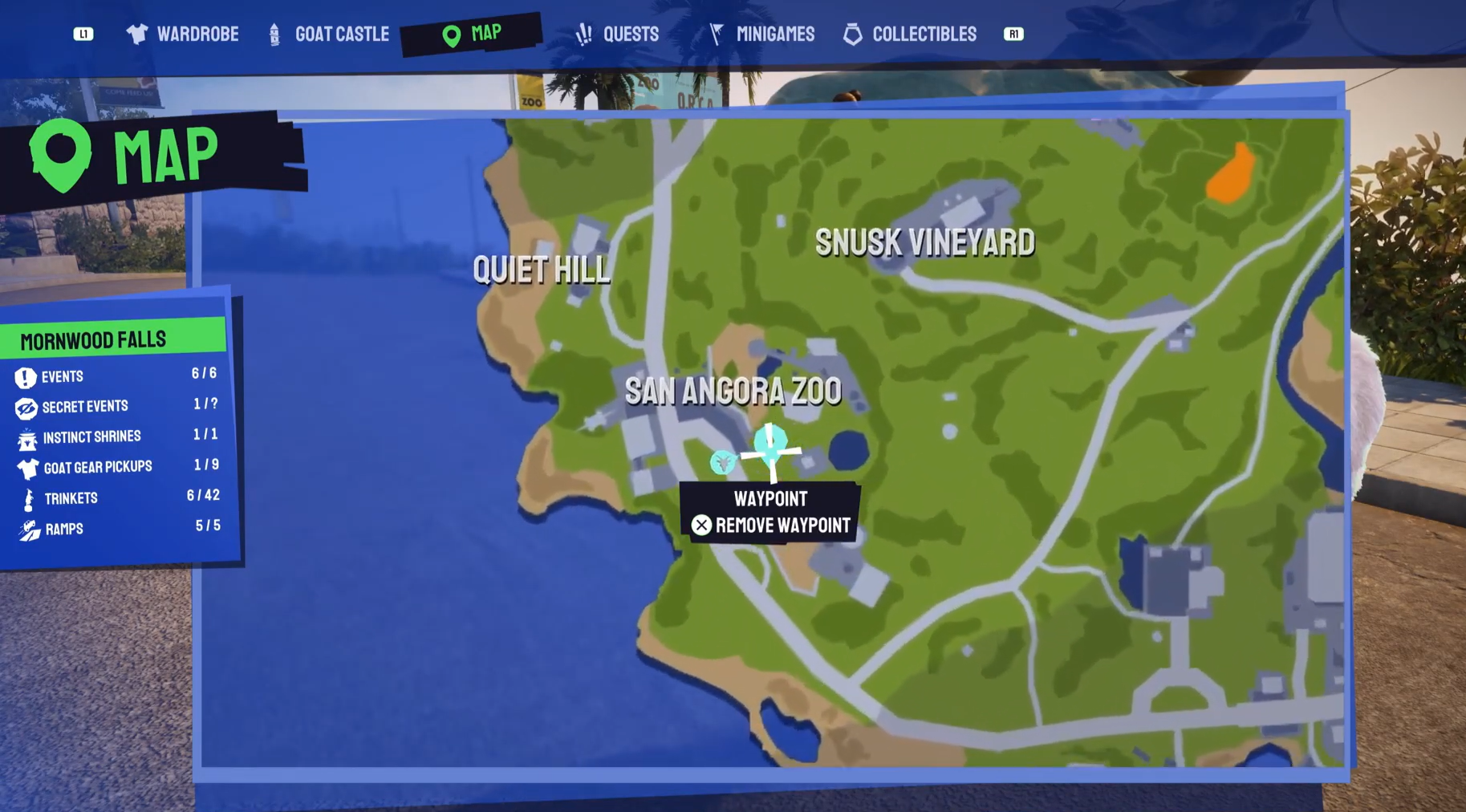Select the Instinct Shrines icon
This screenshot has height=812, width=1466.
[25, 436]
